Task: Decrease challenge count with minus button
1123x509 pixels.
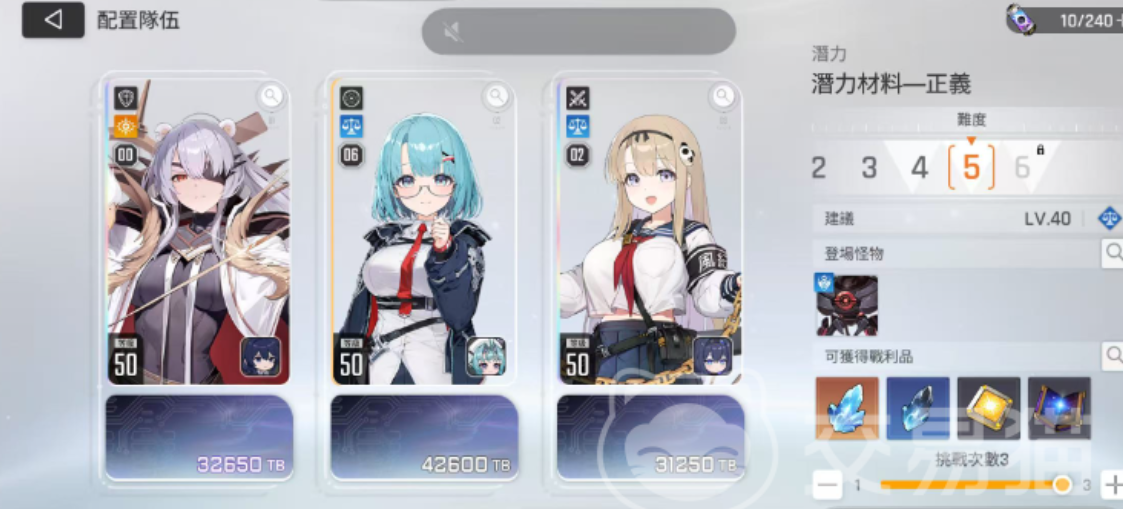Action: point(827,485)
